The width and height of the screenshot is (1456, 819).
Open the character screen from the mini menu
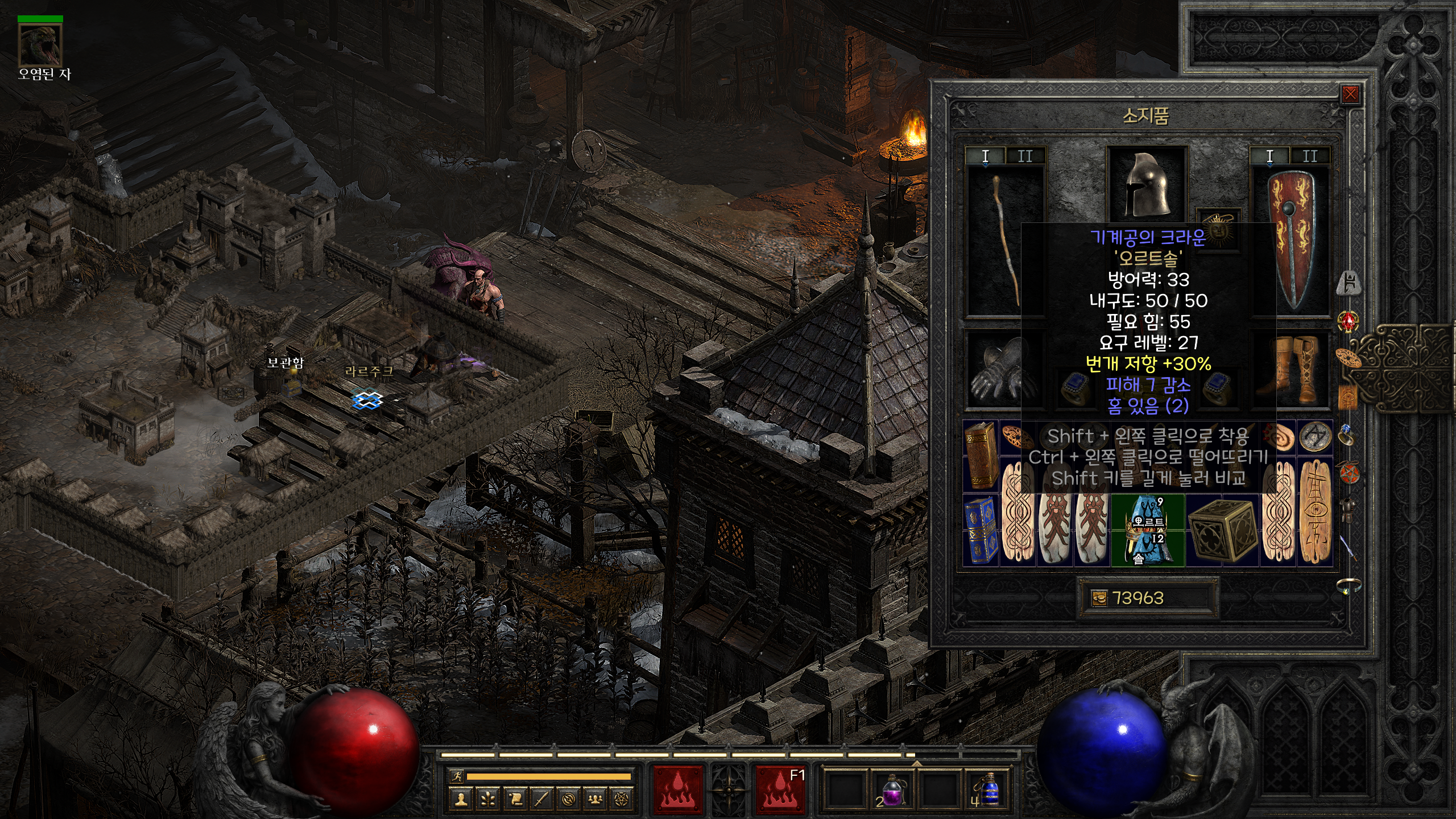[461, 800]
